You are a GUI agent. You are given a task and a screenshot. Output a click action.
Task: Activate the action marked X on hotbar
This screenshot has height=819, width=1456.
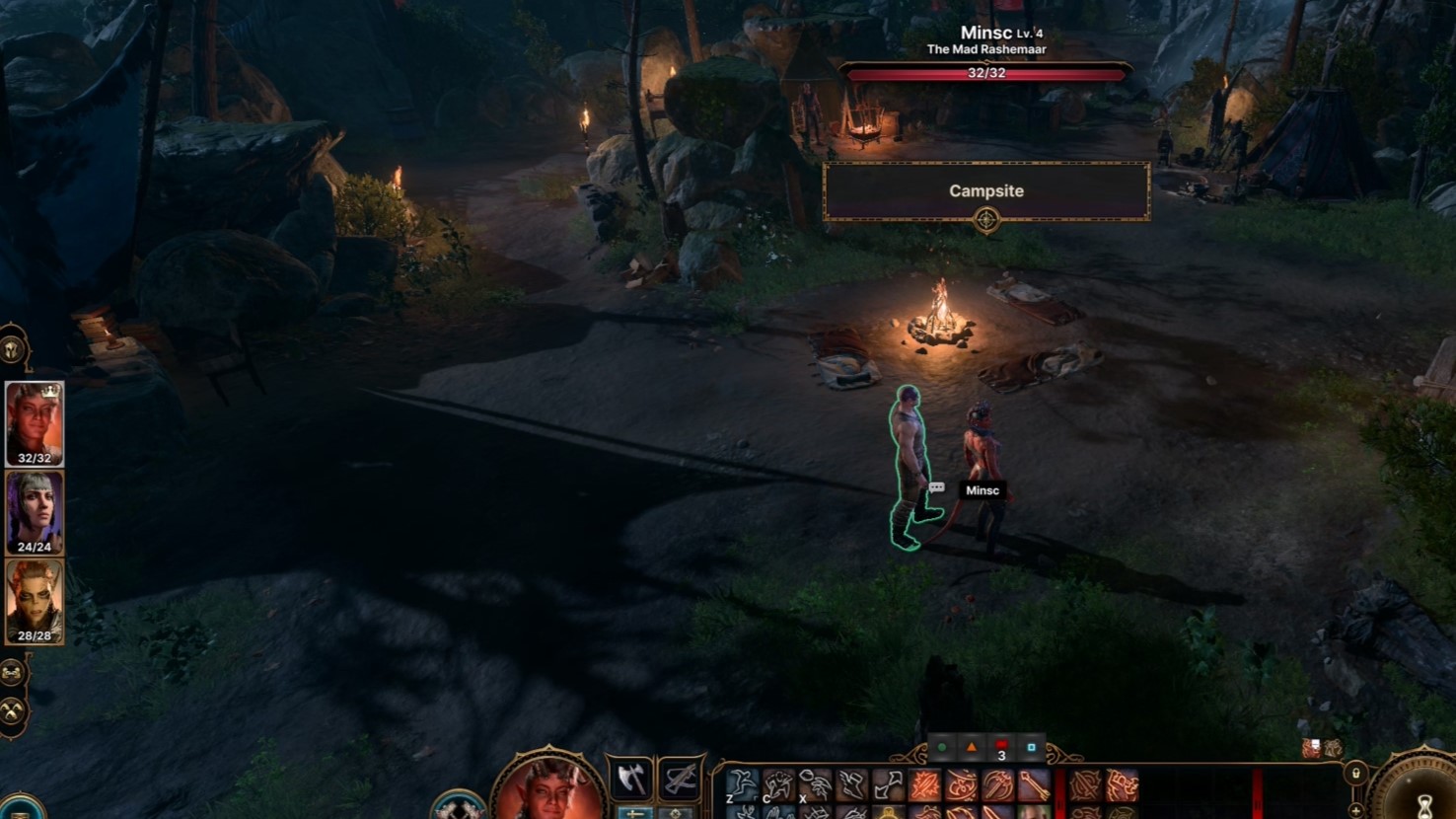pyautogui.click(x=816, y=785)
